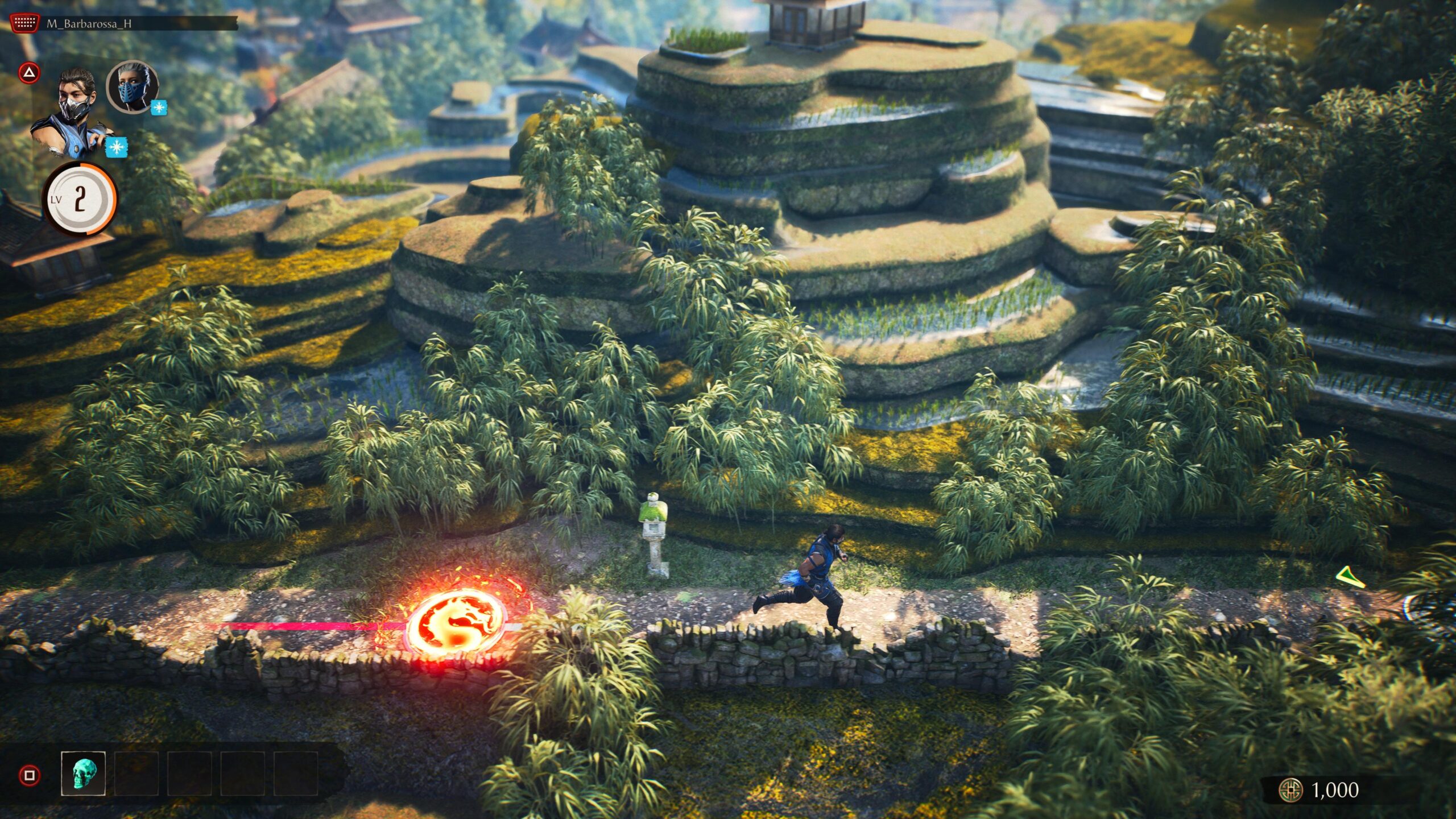Select the circular kameo fighter portrait

(133, 88)
